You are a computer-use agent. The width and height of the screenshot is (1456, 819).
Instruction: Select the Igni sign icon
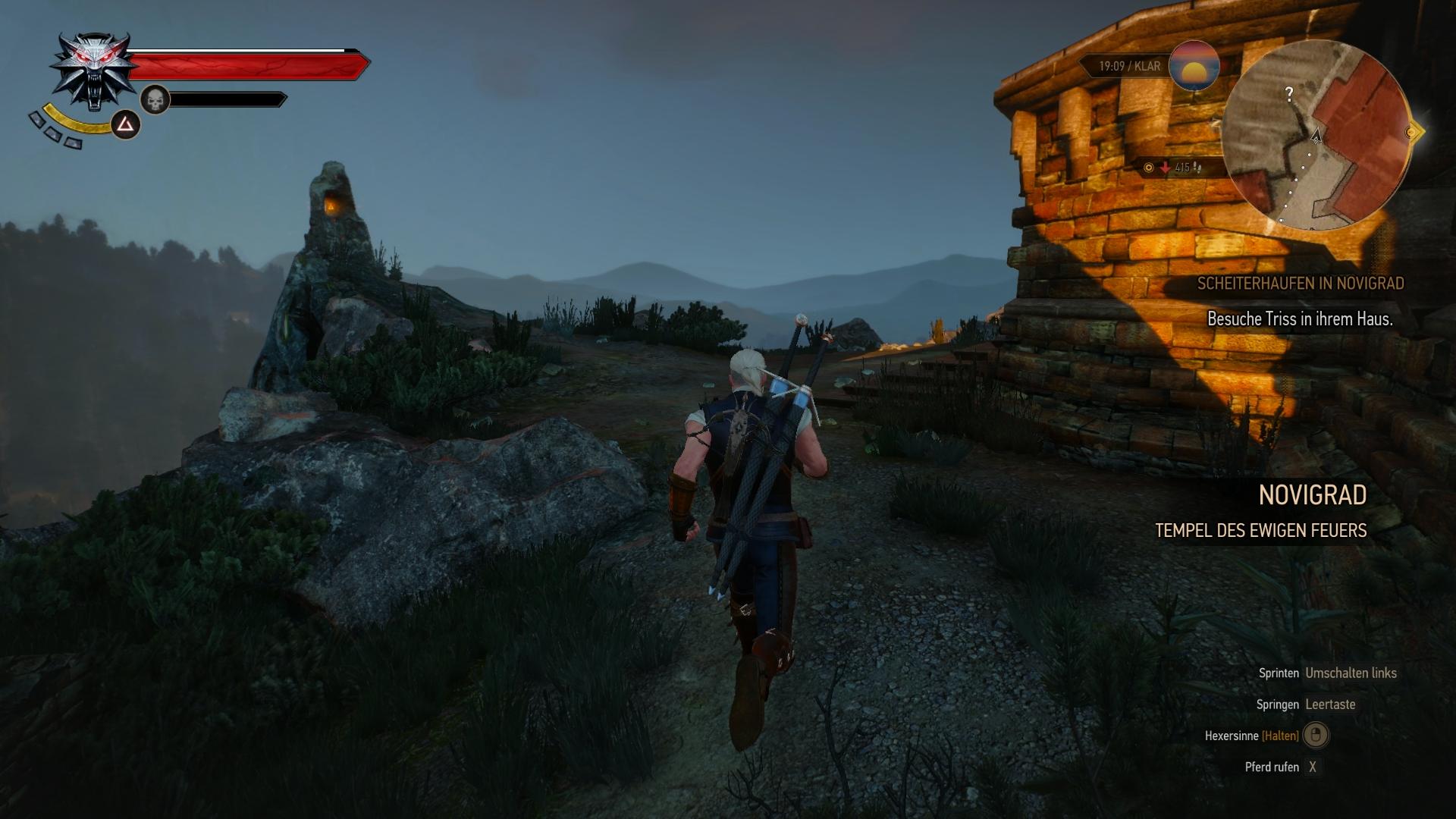click(x=126, y=124)
